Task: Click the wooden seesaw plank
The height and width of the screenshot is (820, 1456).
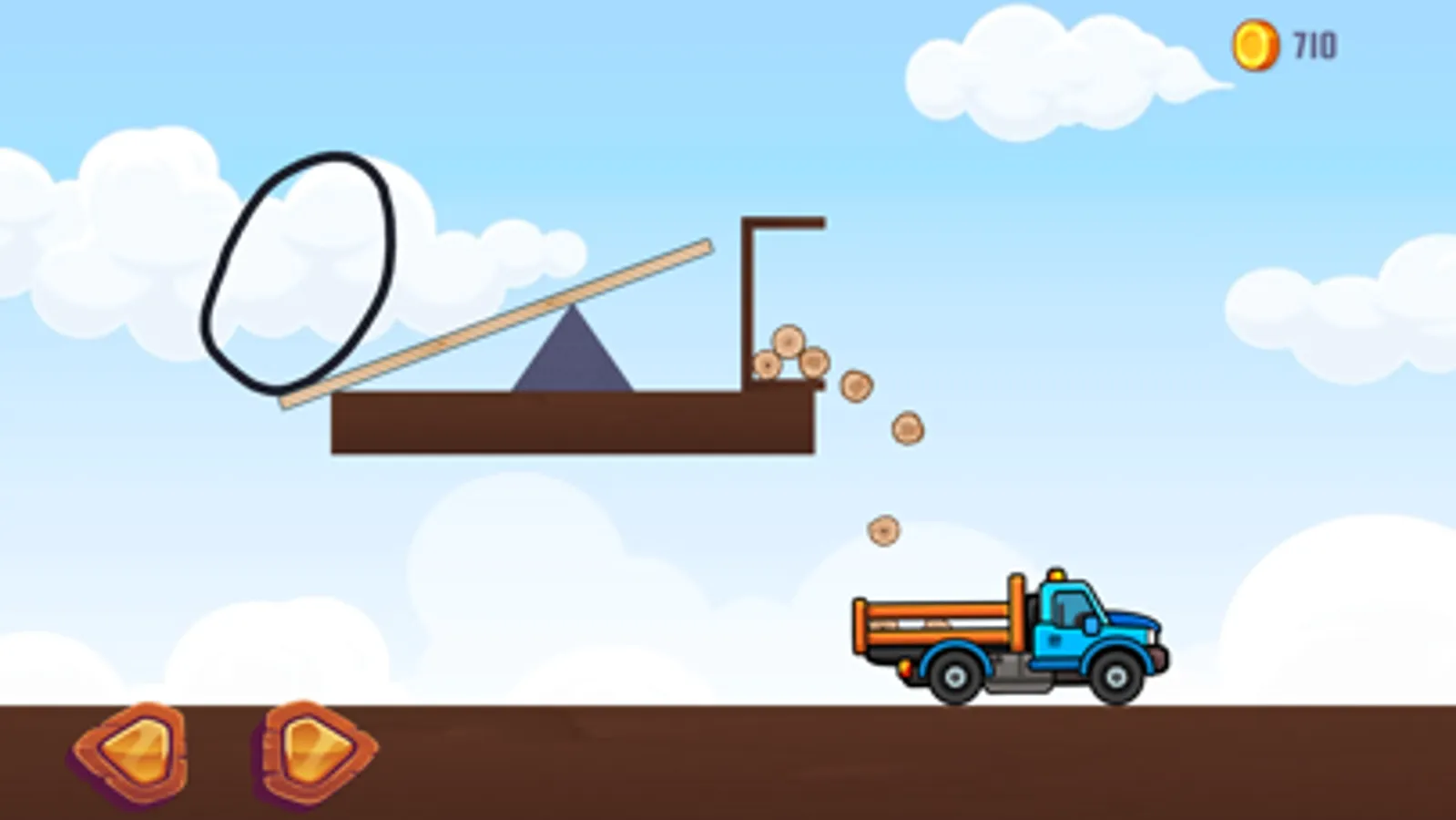Action: coord(492,323)
